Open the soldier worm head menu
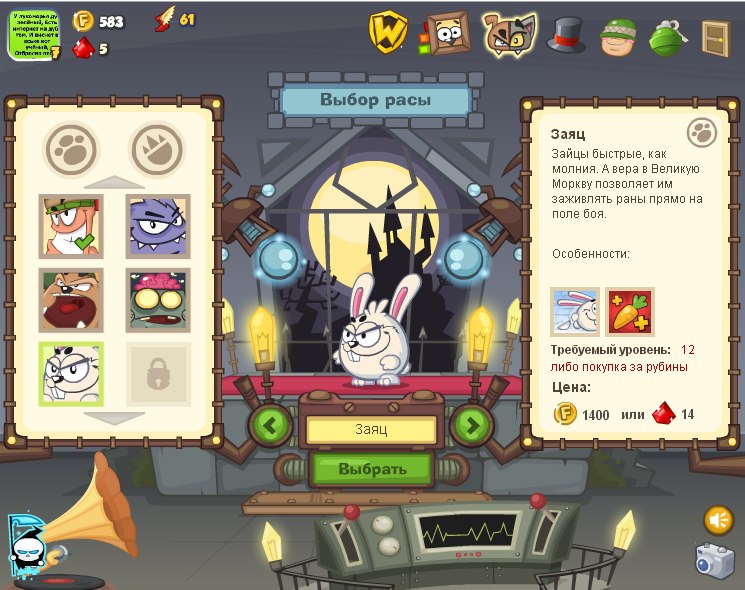The height and width of the screenshot is (590, 745). pyautogui.click(x=618, y=36)
